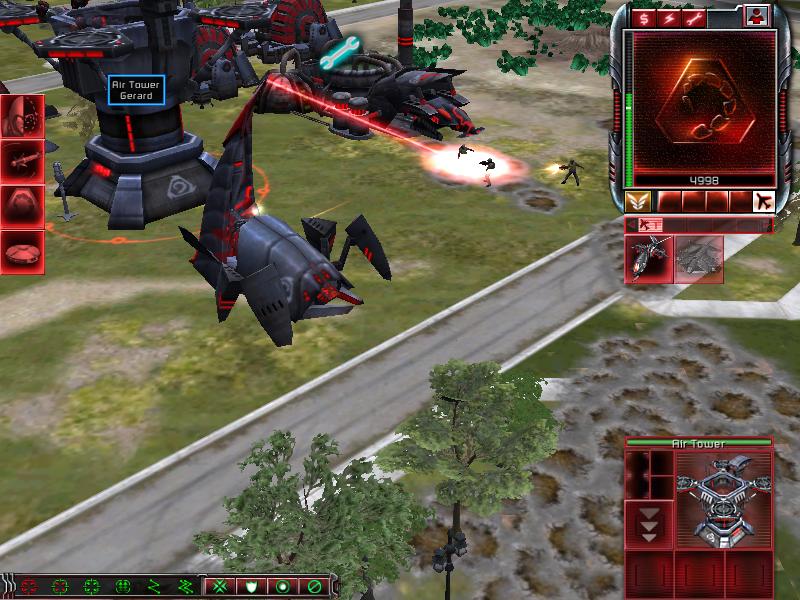Toggle the lightning bolt power button
Screen dimensions: 800x600
pos(668,18)
